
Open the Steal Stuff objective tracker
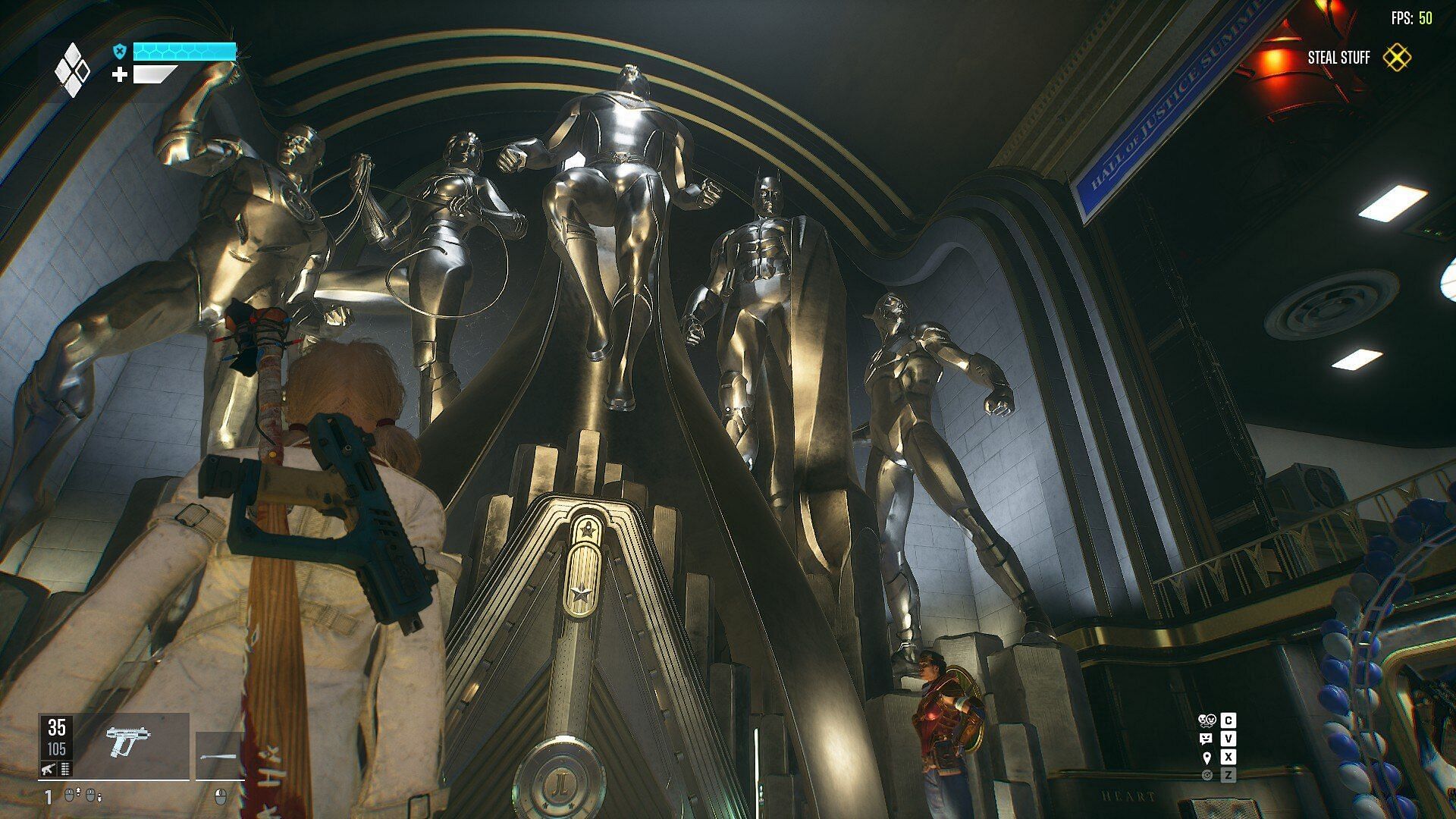pos(1396,58)
